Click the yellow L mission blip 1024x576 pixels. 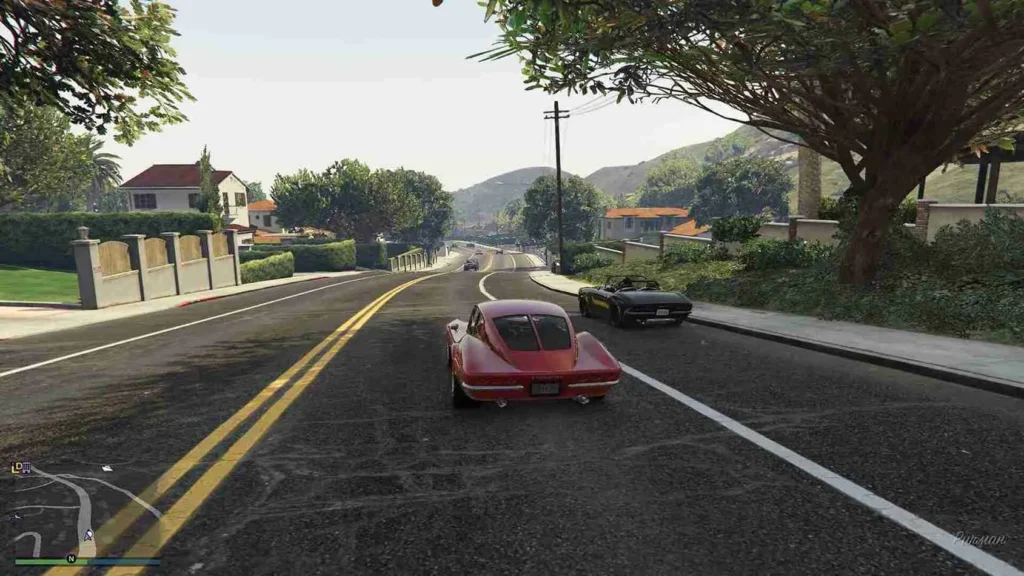point(16,468)
